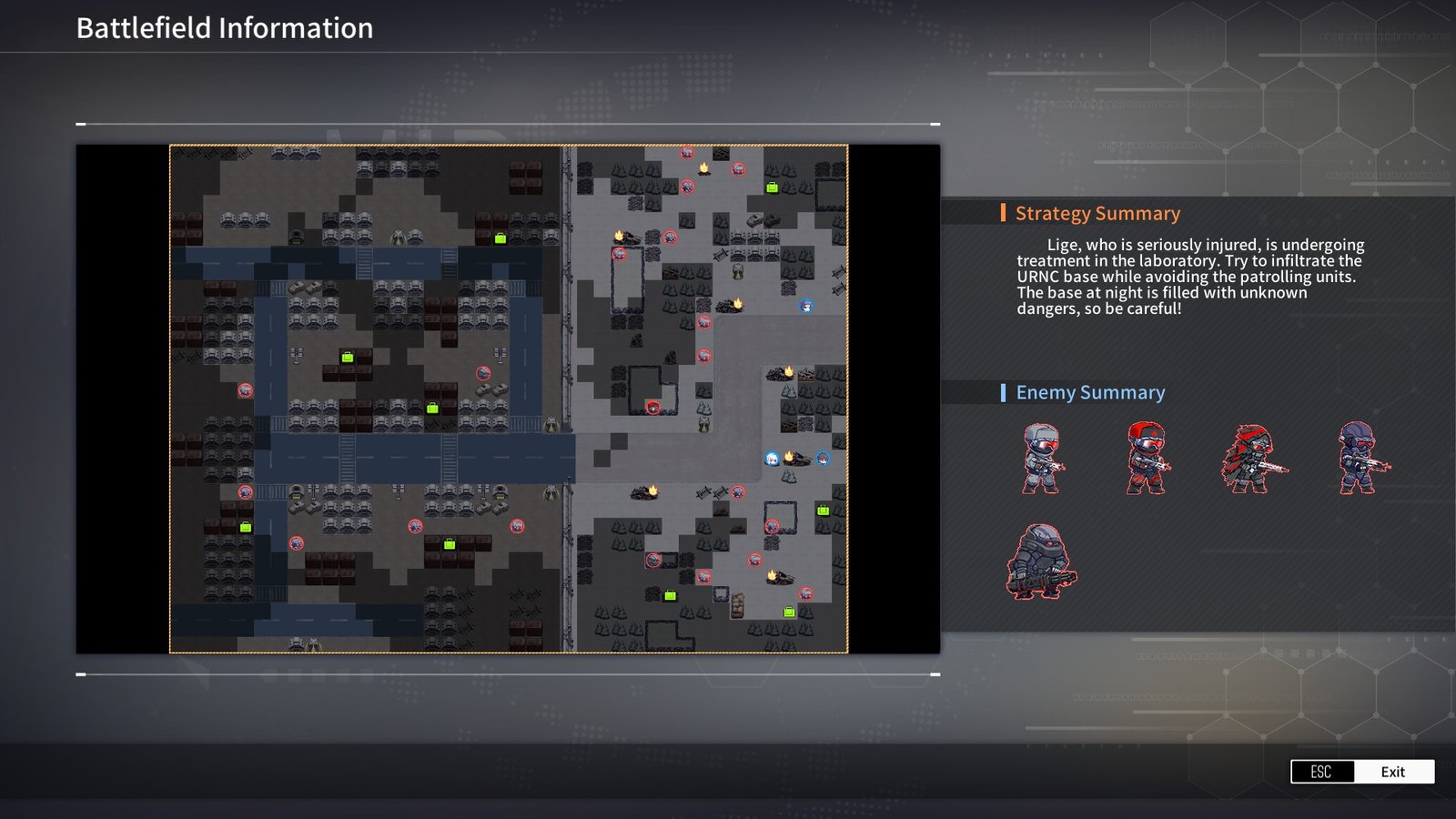Select the cloaked sniper enemy portrait
The width and height of the screenshot is (1456, 819).
(x=1251, y=460)
